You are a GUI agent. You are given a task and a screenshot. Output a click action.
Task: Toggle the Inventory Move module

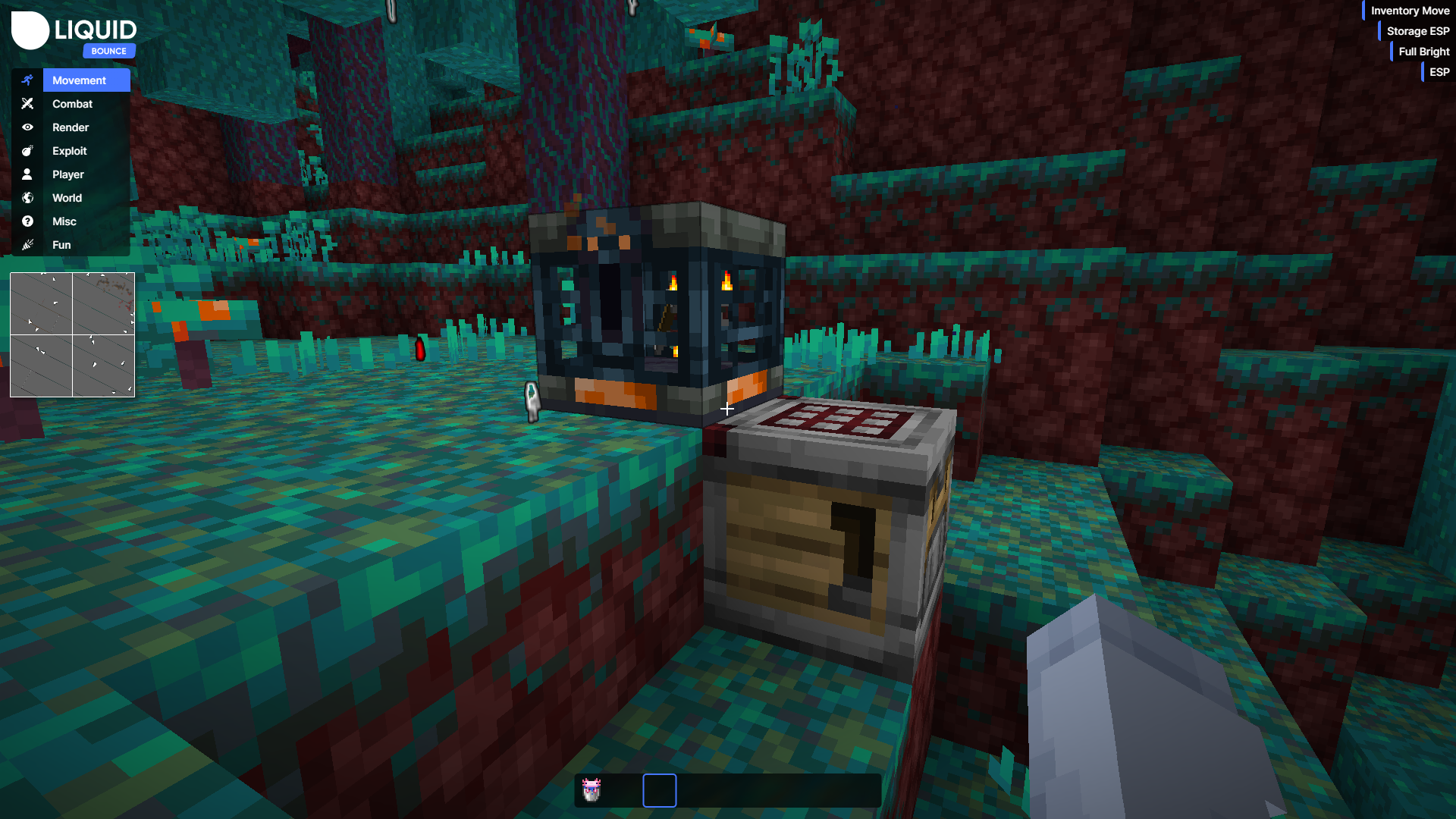1409,11
